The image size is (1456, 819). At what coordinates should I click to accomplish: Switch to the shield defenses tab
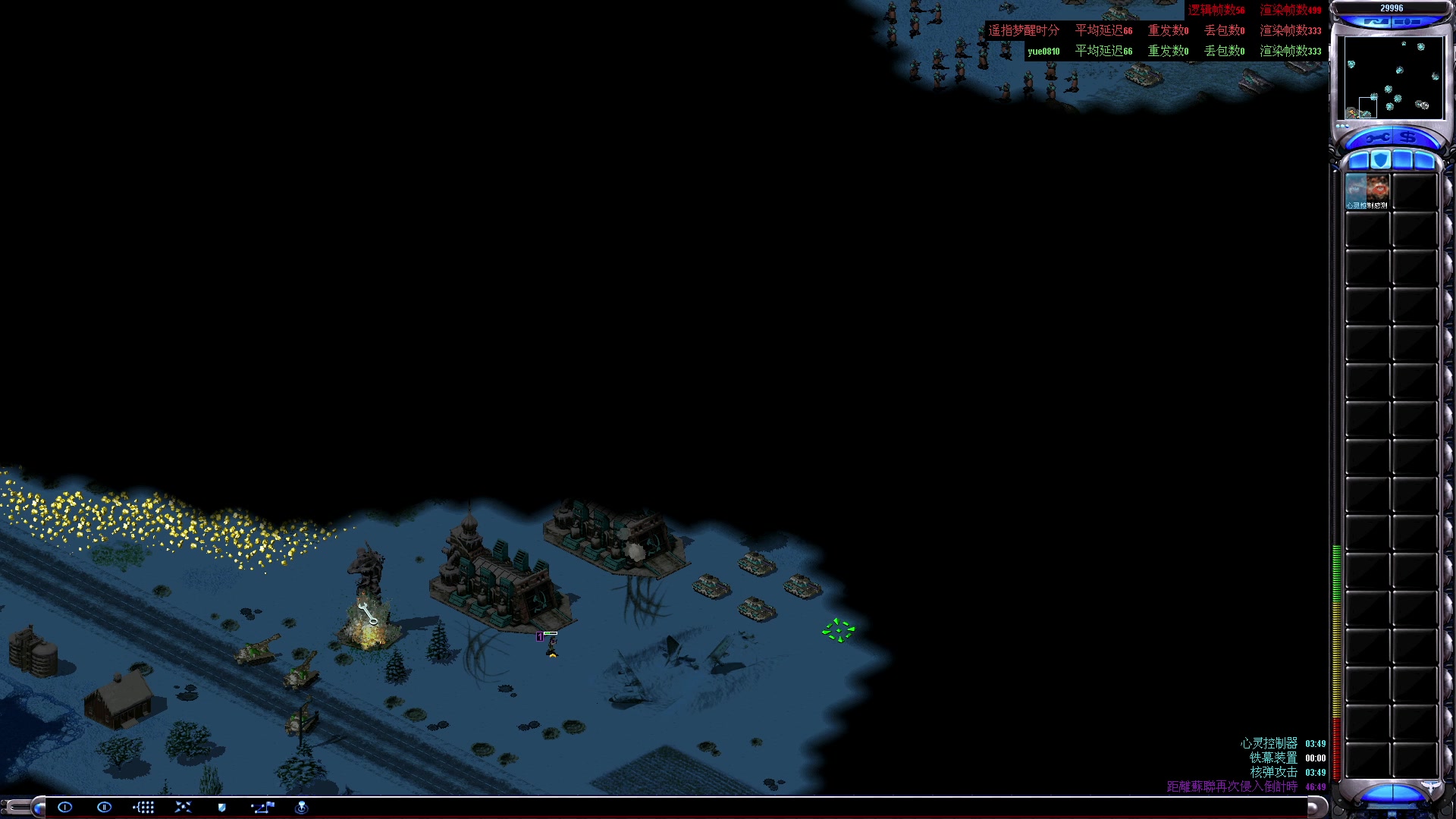click(1381, 160)
